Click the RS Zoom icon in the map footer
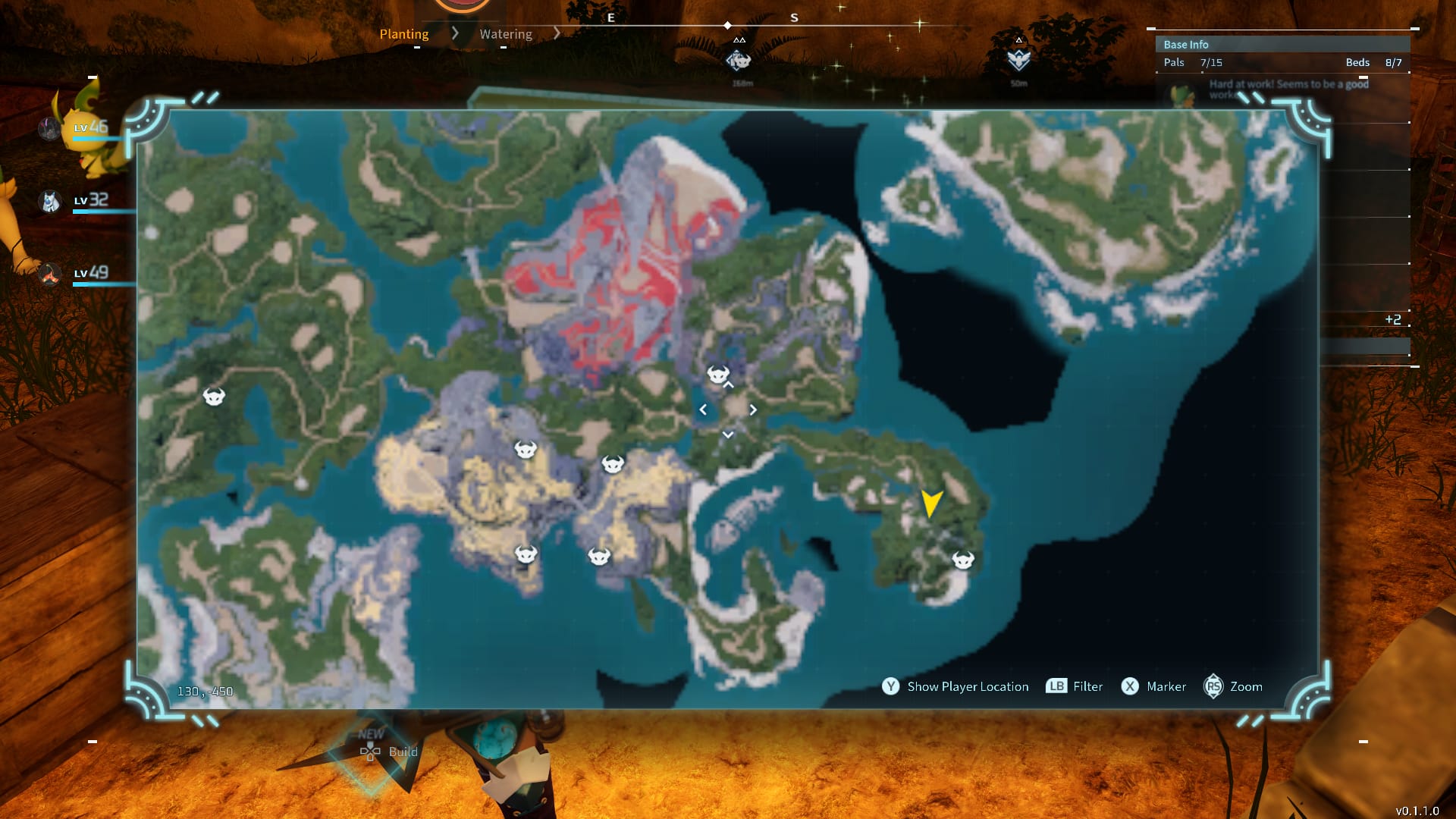 click(x=1214, y=686)
